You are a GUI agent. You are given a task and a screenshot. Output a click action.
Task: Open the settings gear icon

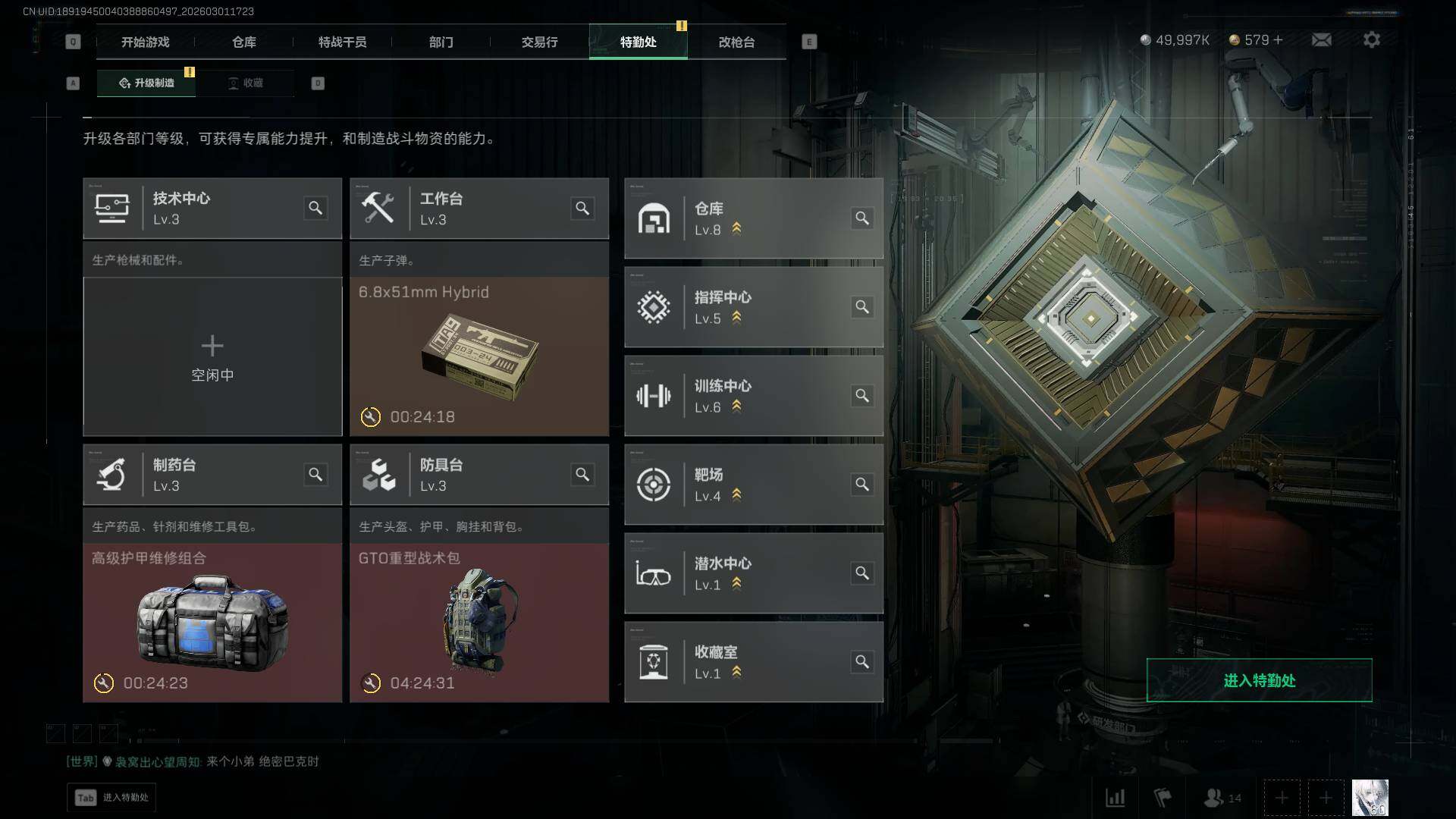tap(1371, 40)
